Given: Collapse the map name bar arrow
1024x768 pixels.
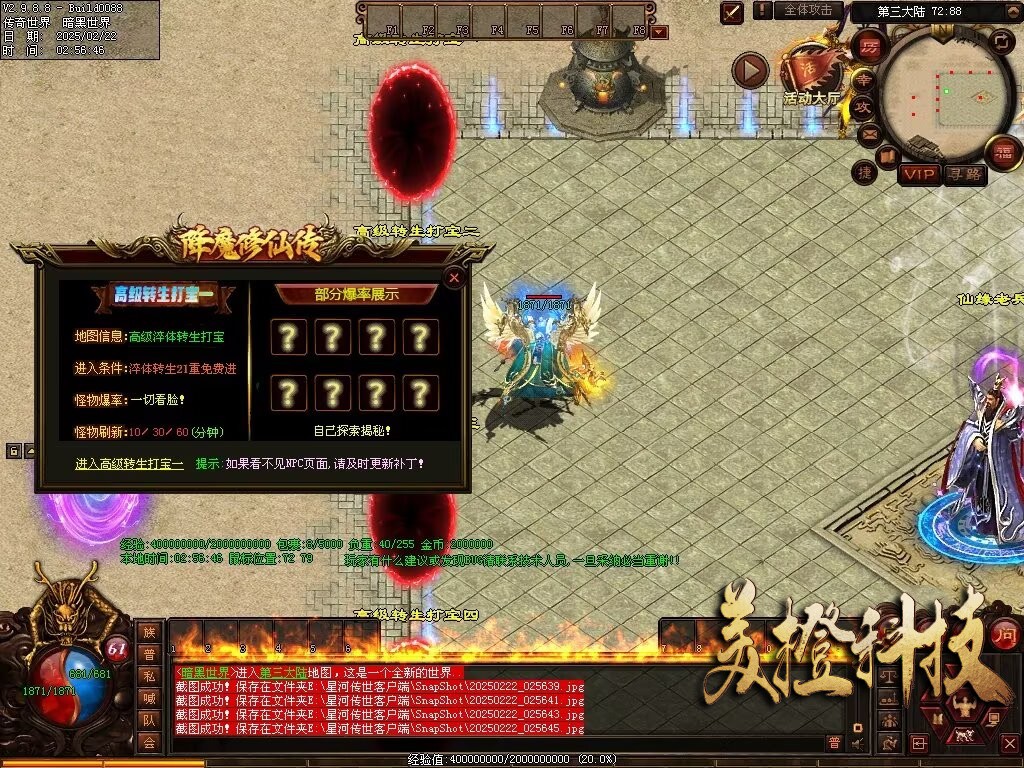Looking at the screenshot, I should (1014, 11).
